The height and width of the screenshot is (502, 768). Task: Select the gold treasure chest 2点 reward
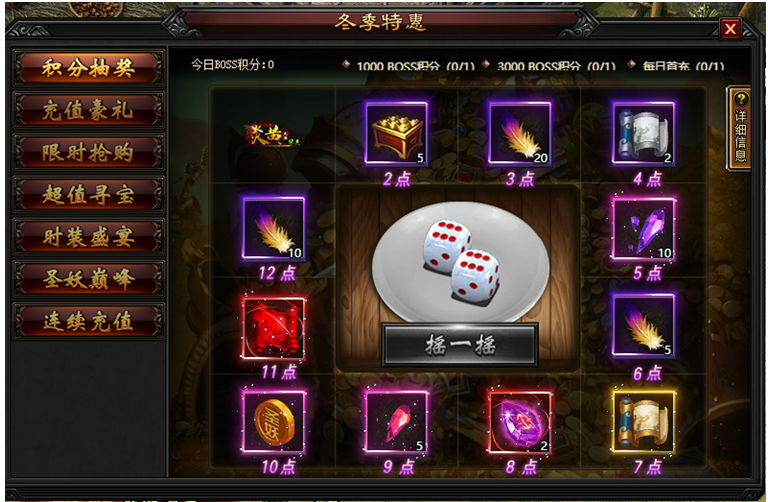[x=396, y=133]
